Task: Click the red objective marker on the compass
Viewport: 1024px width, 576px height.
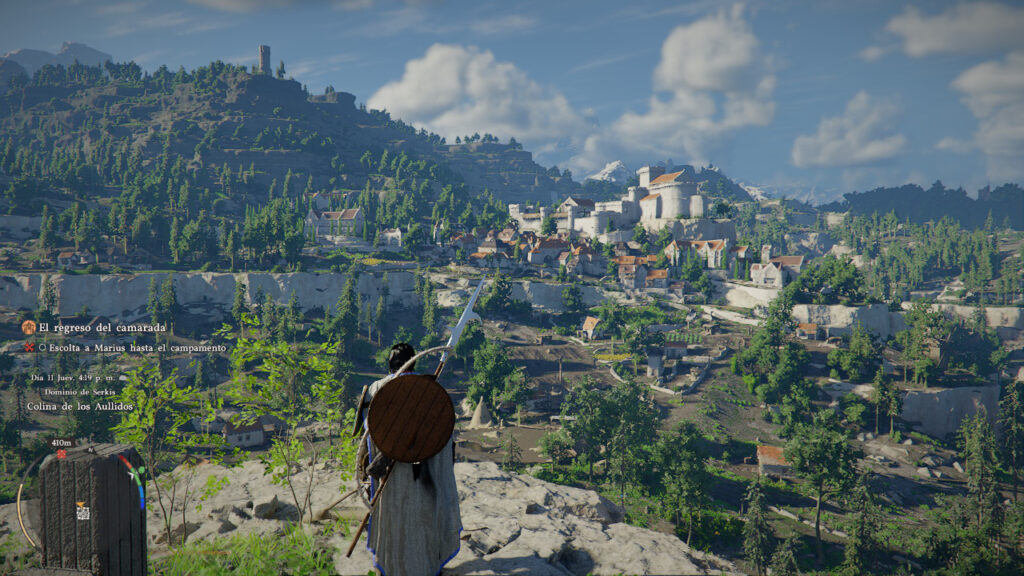Action: 61,453
